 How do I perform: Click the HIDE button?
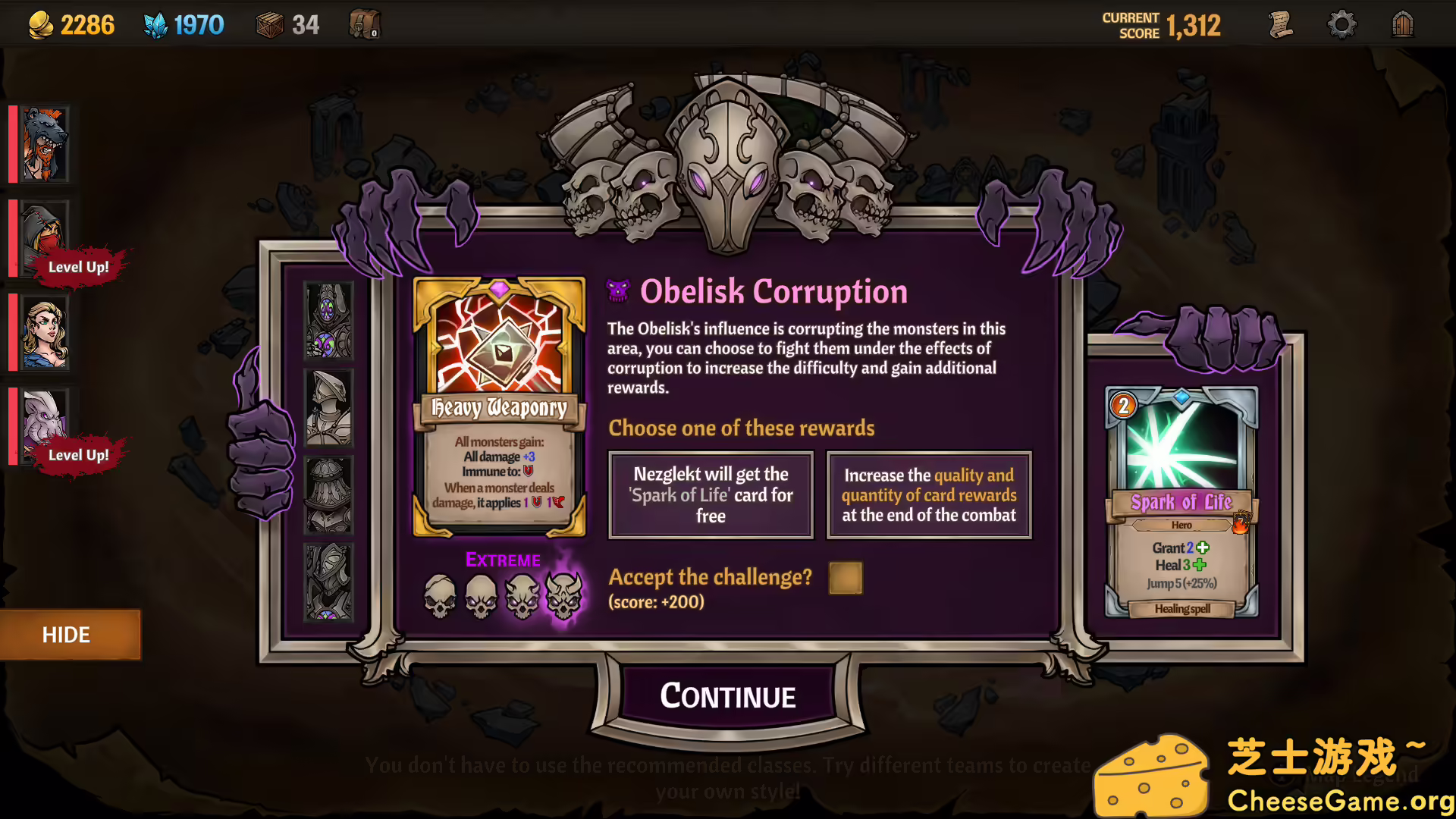click(x=70, y=635)
